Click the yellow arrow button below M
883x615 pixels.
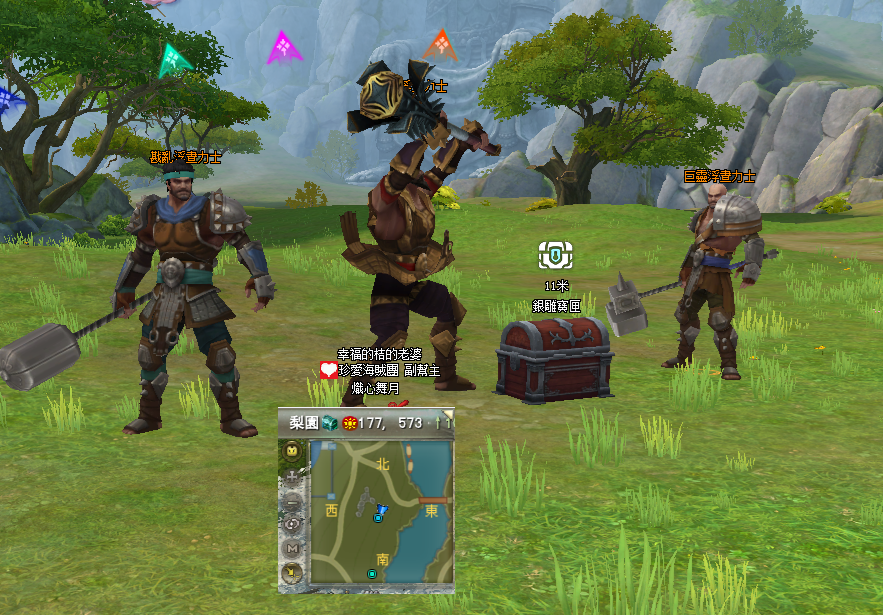point(292,572)
